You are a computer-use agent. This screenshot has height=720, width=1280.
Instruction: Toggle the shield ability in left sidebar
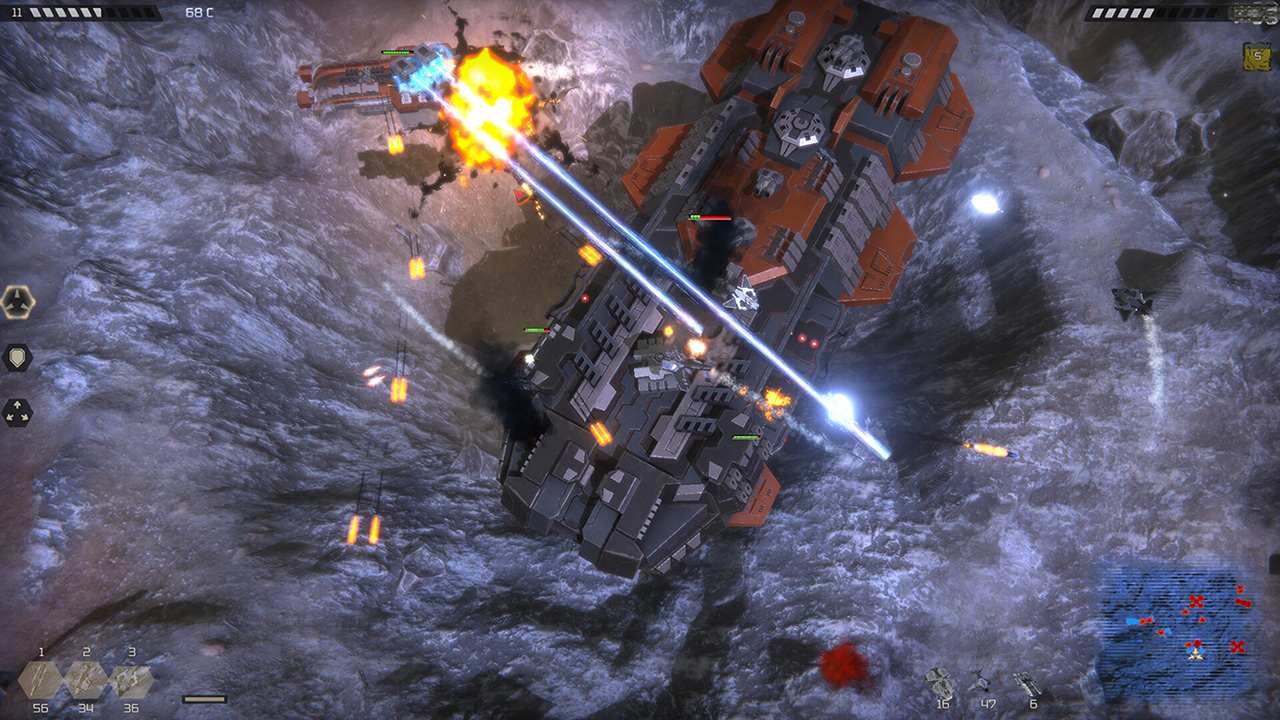click(16, 358)
